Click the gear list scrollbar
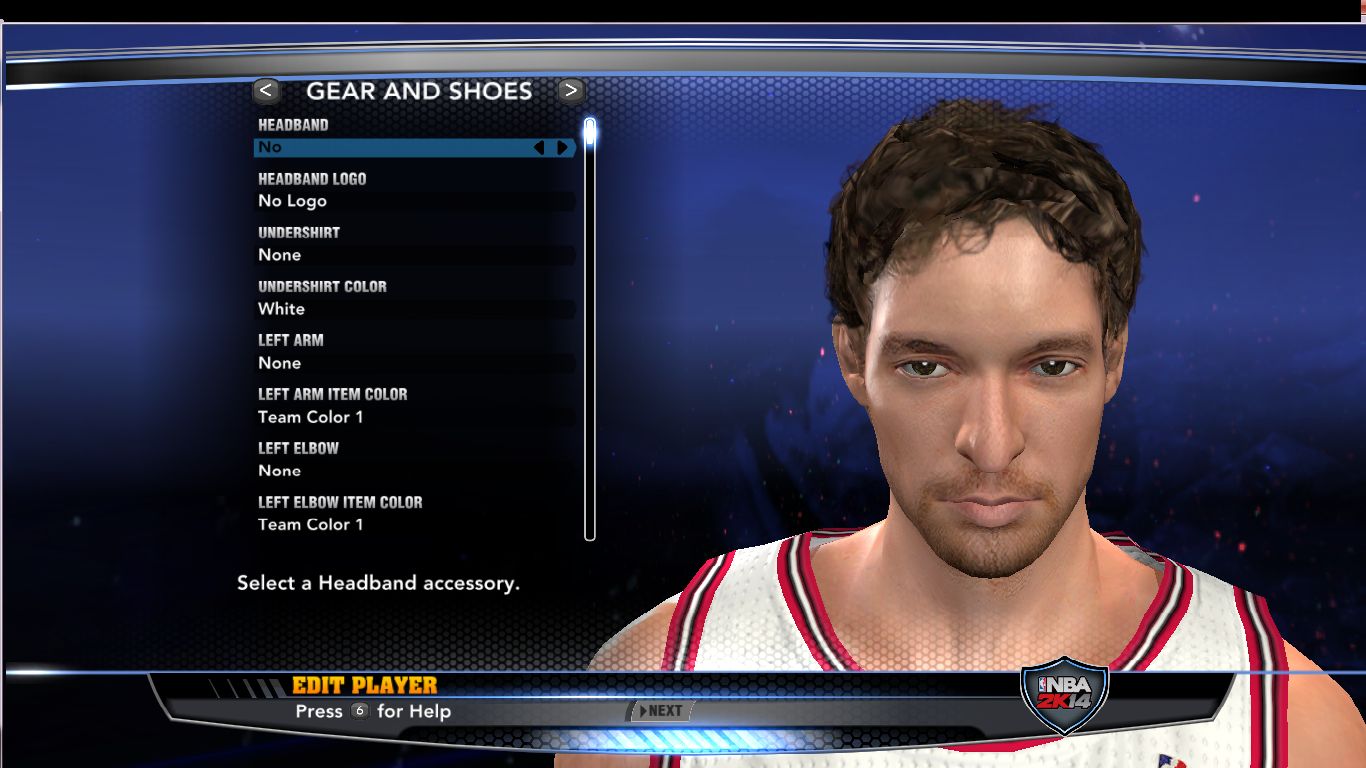This screenshot has width=1366, height=768. coord(590,330)
